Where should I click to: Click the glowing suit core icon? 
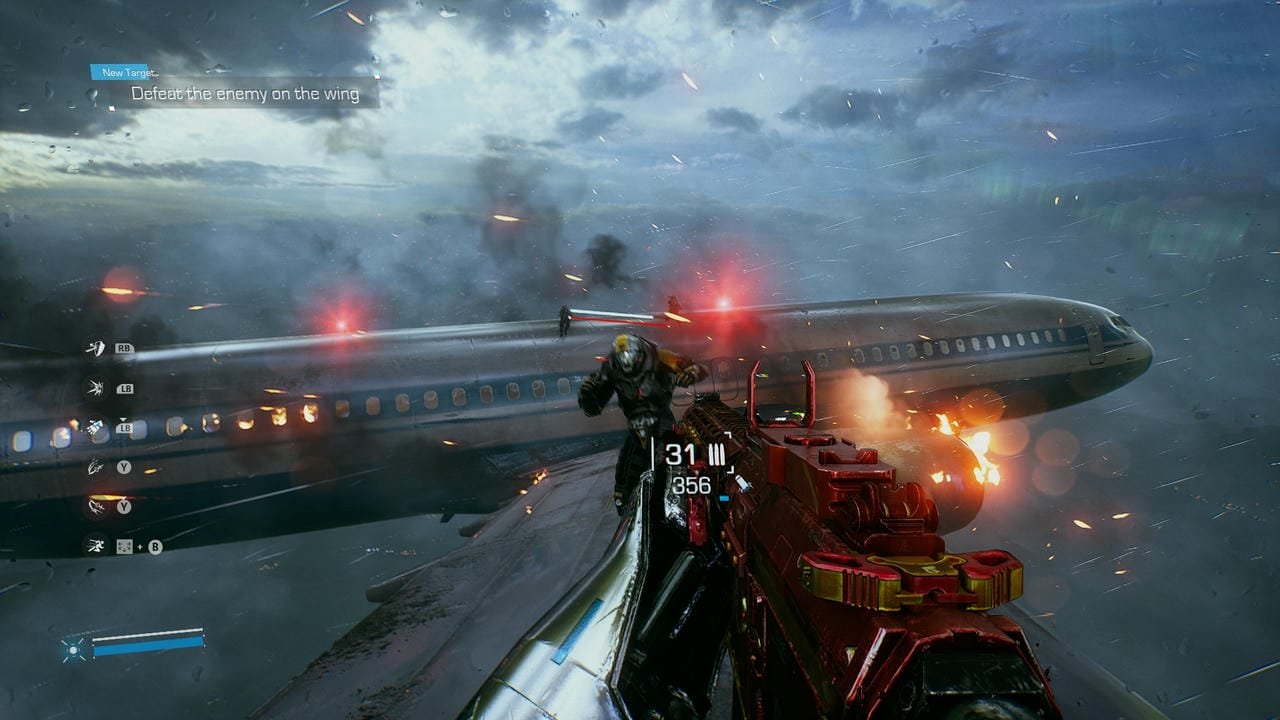[74, 649]
